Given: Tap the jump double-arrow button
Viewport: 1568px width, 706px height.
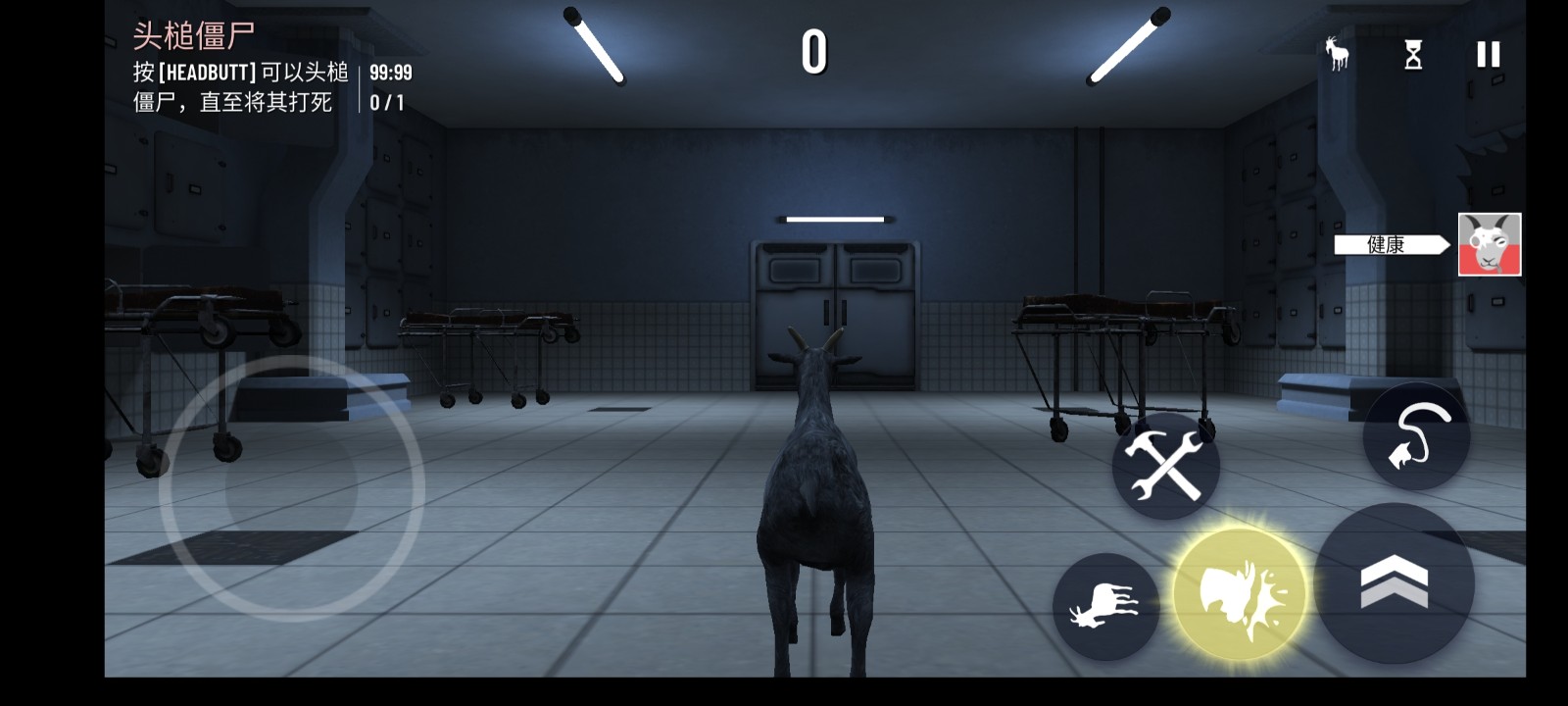Looking at the screenshot, I should pos(1395,582).
